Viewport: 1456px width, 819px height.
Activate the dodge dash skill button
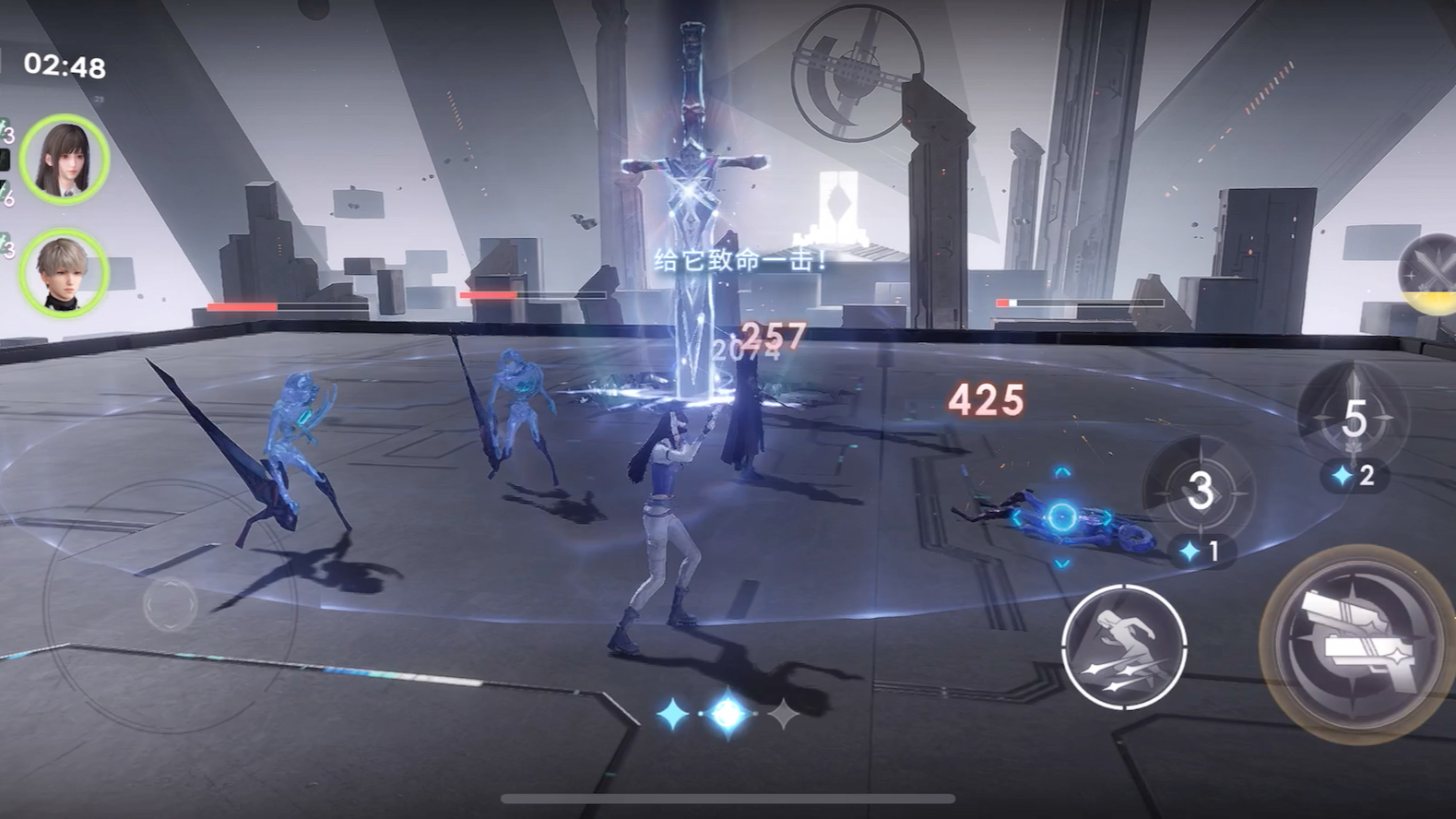point(1123,647)
